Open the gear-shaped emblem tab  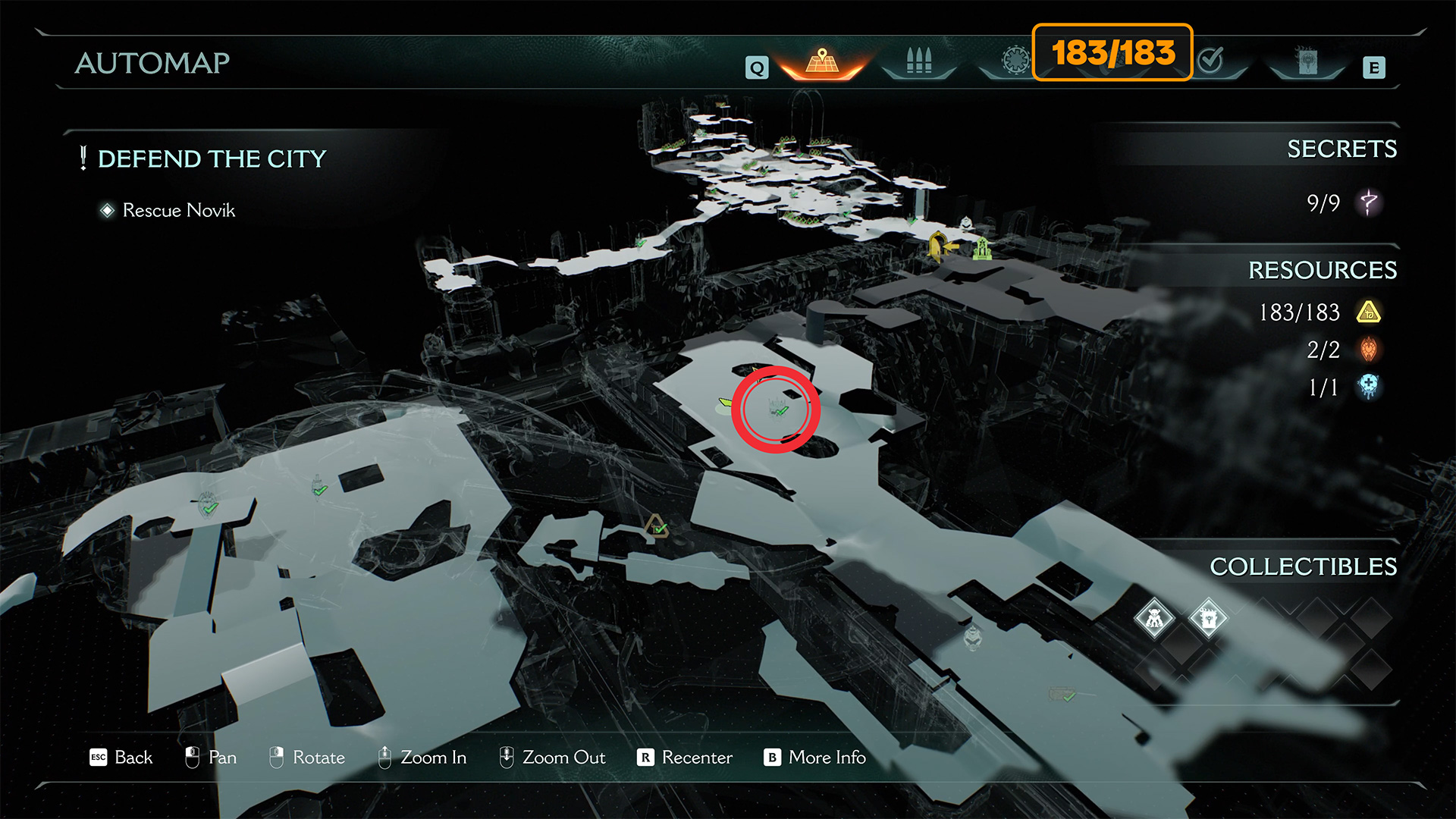1015,60
